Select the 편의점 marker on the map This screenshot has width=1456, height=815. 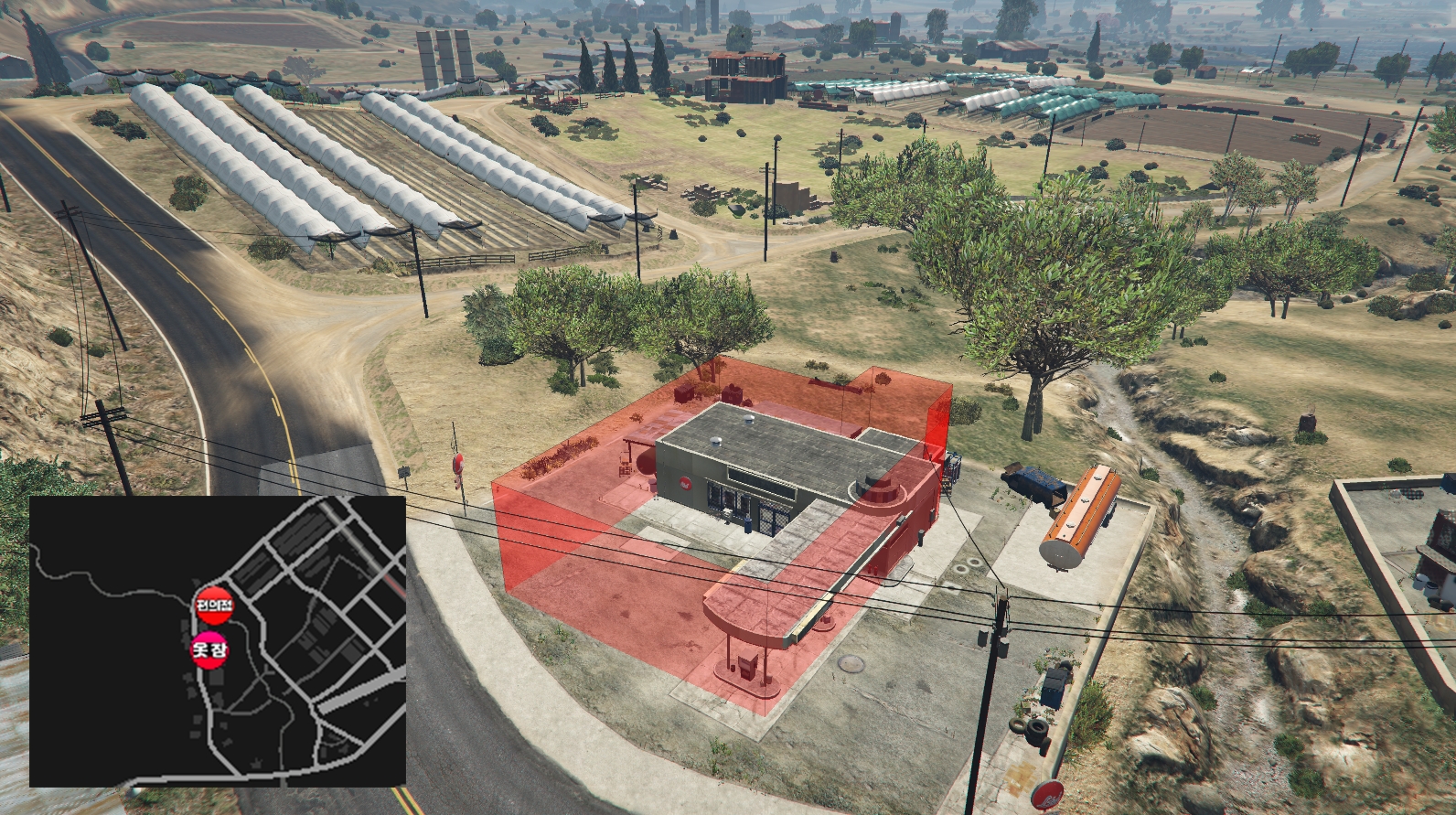click(215, 605)
